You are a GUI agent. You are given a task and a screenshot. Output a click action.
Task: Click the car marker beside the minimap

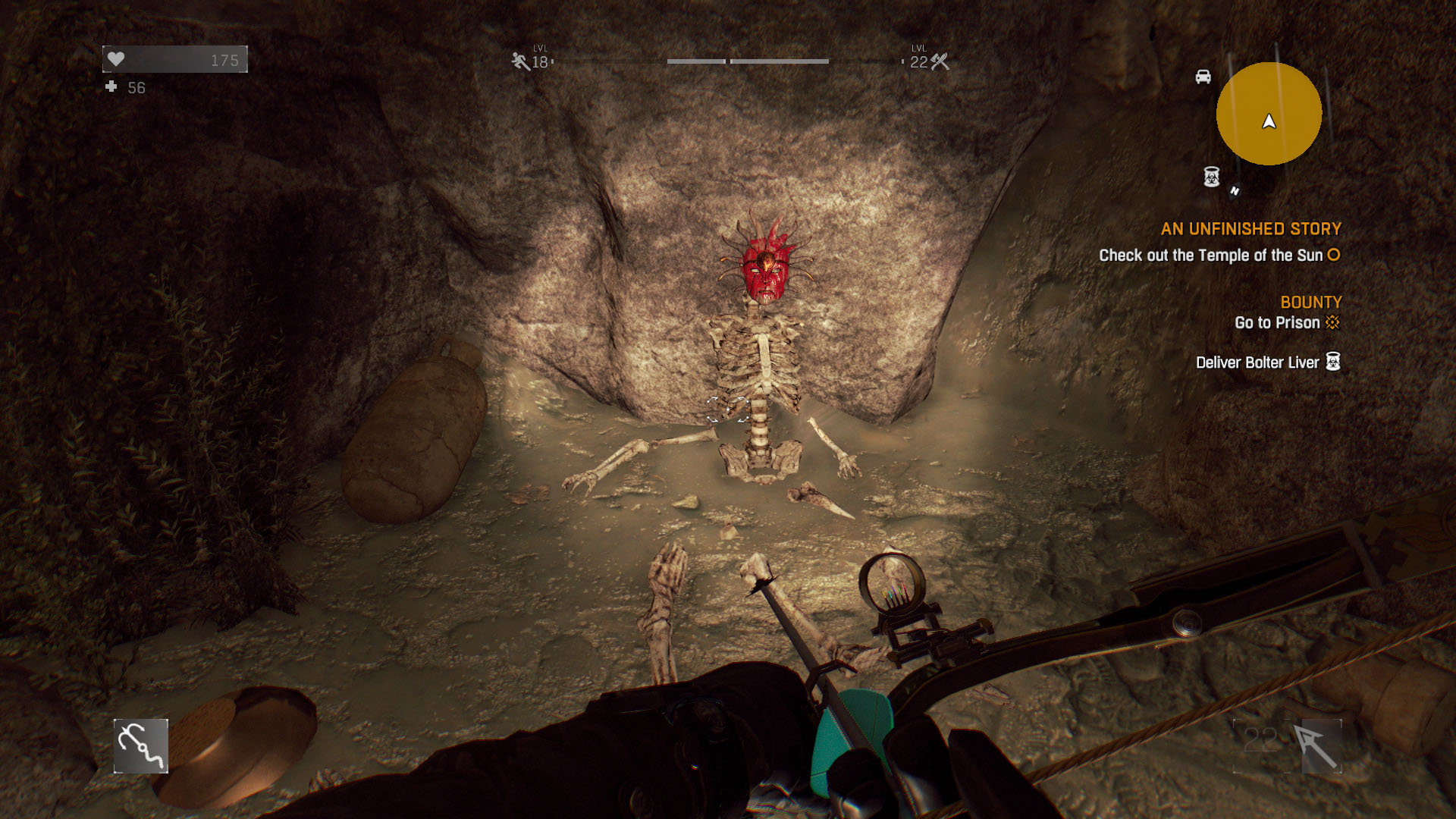[1203, 77]
